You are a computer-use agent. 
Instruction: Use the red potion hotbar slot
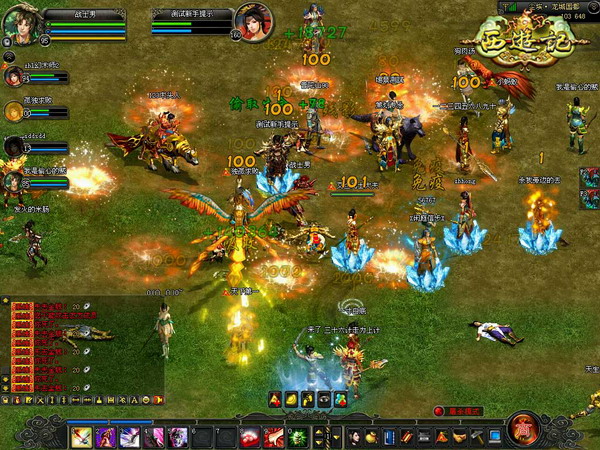(250, 436)
